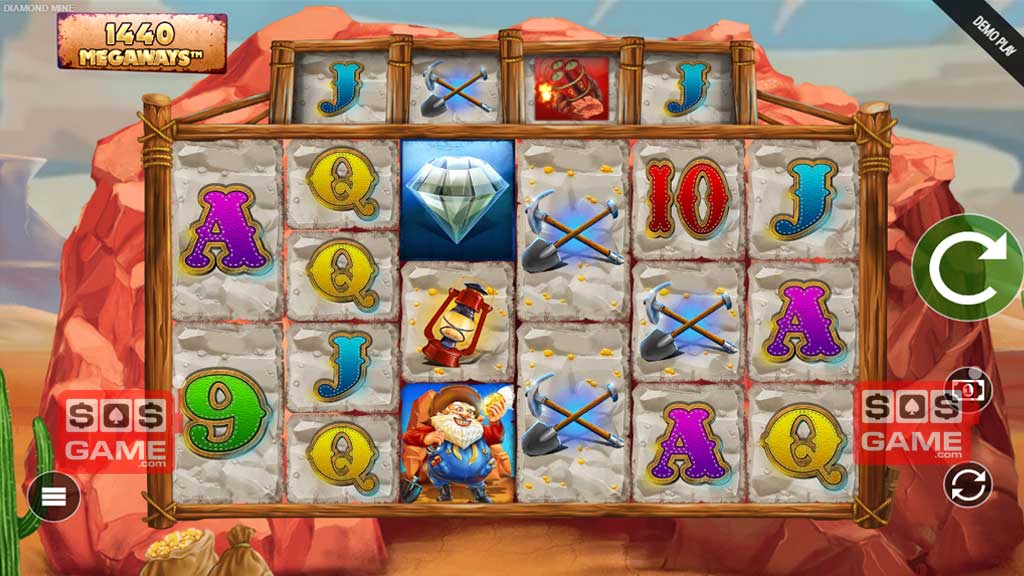1024x576 pixels.
Task: Spin the reels with the green button
Action: (x=966, y=267)
